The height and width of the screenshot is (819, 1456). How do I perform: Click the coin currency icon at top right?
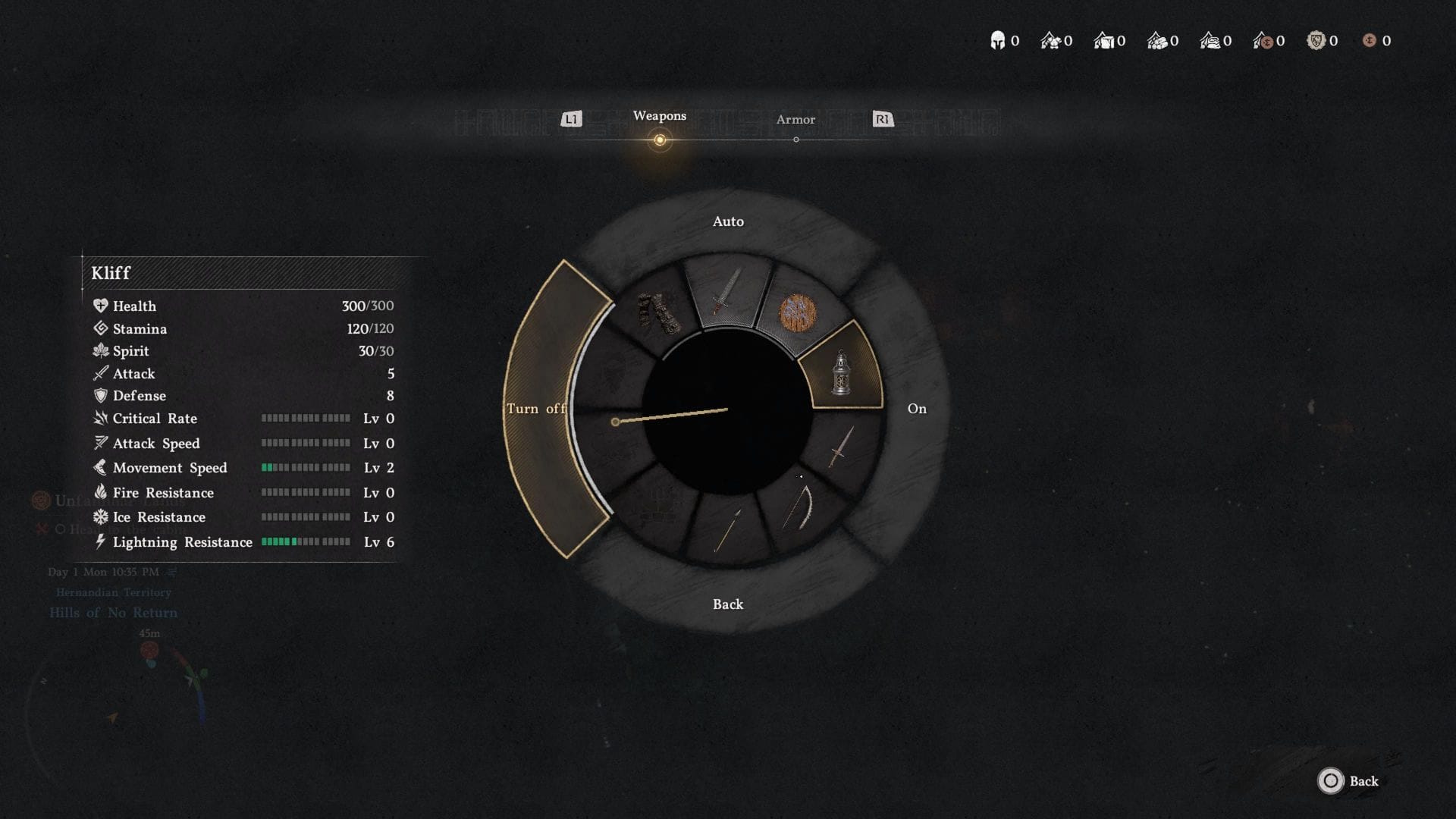[1371, 42]
